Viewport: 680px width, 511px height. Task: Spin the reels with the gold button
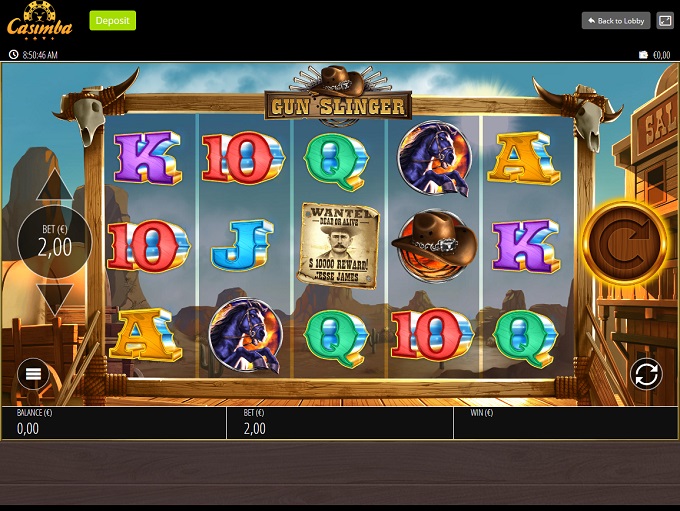[x=625, y=242]
